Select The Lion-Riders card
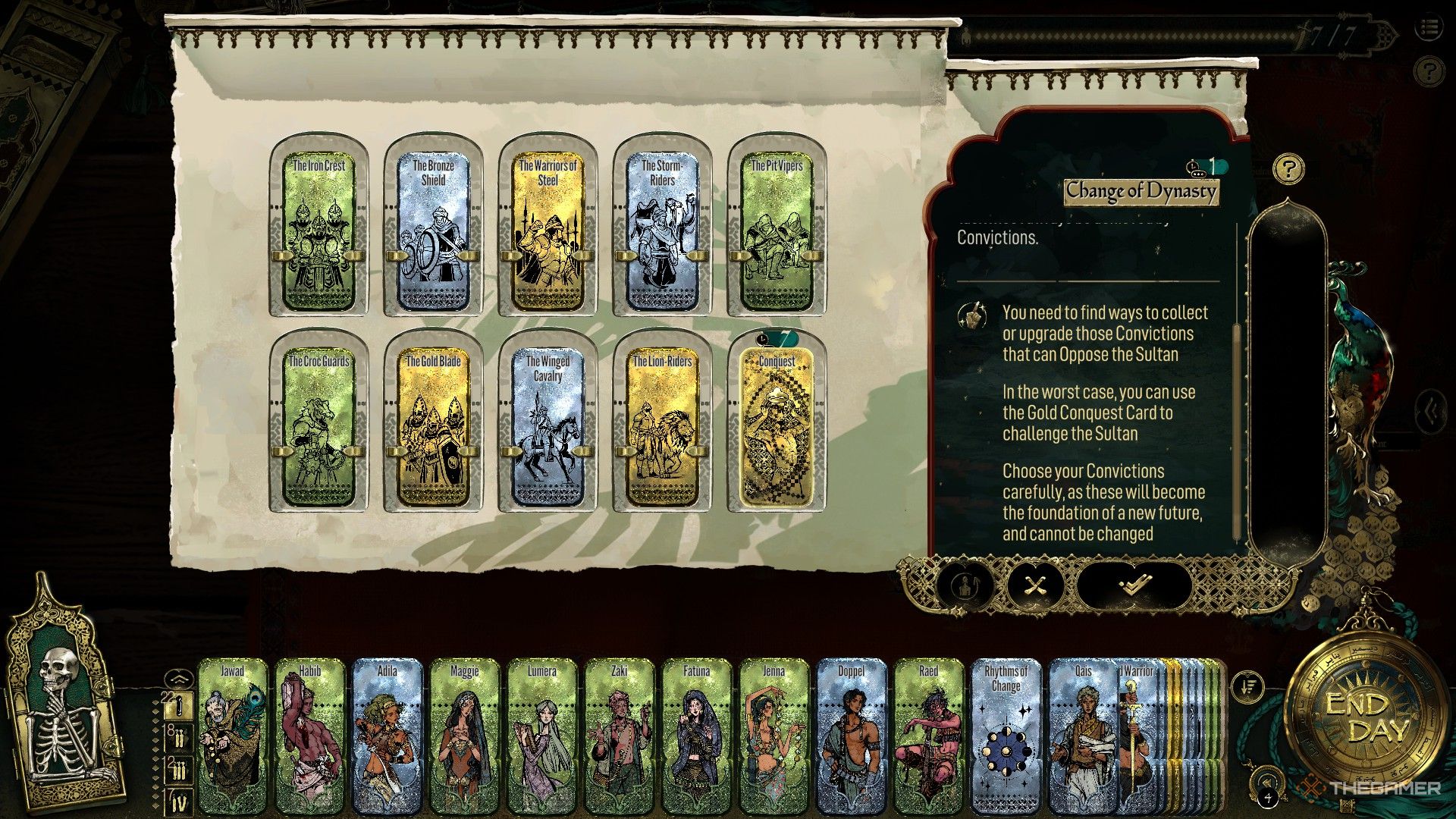This screenshot has height=819, width=1456. click(x=662, y=425)
